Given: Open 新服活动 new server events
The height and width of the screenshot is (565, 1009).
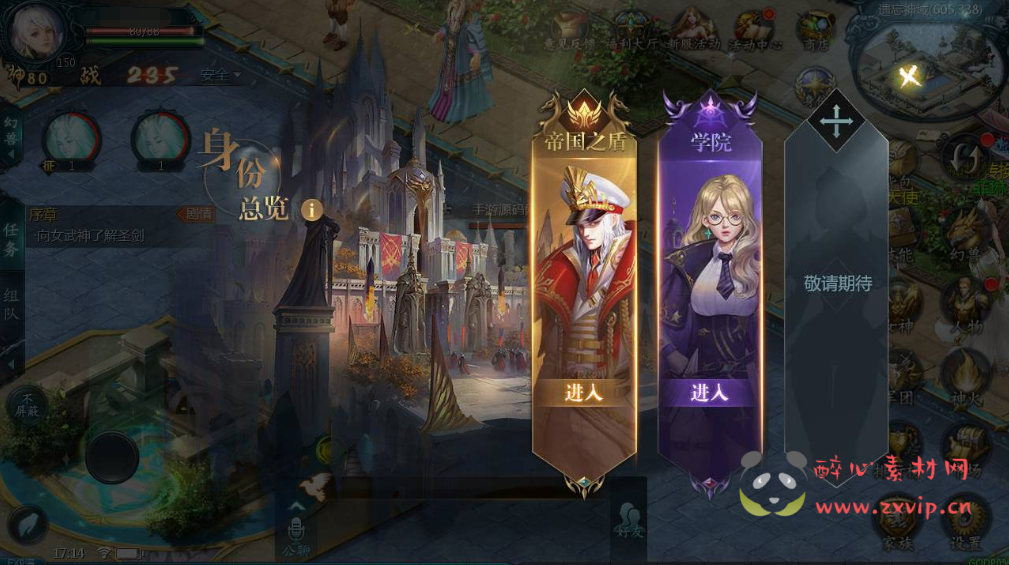Looking at the screenshot, I should coord(692,29).
